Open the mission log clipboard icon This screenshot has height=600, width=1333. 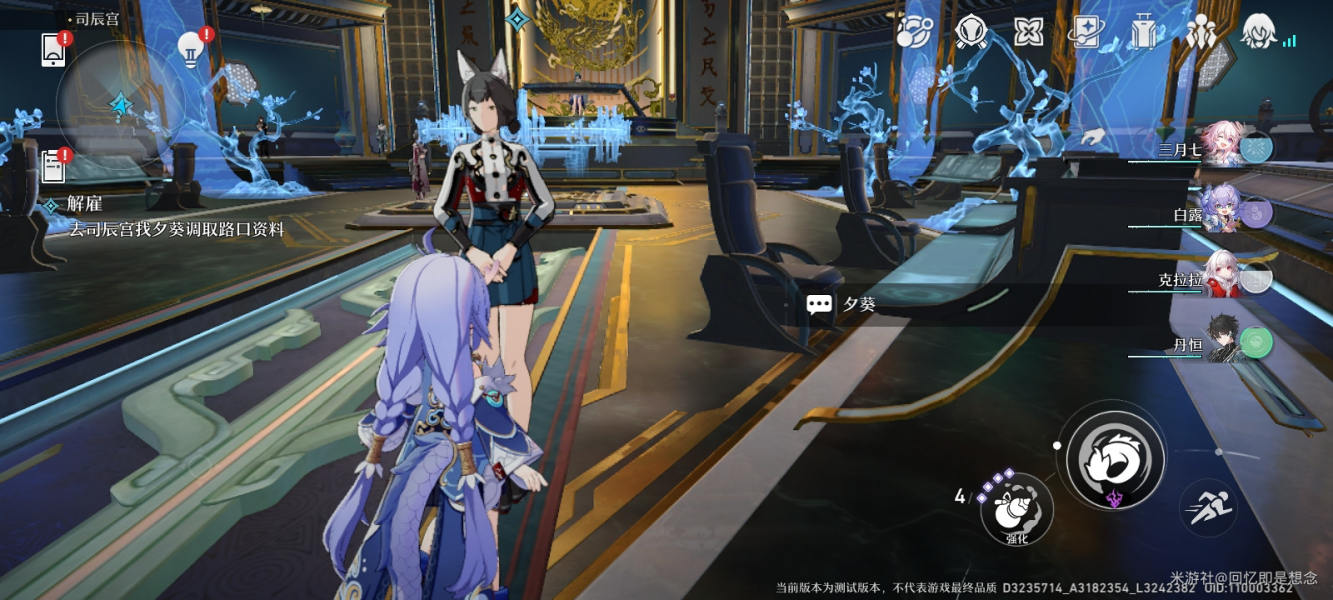(54, 166)
